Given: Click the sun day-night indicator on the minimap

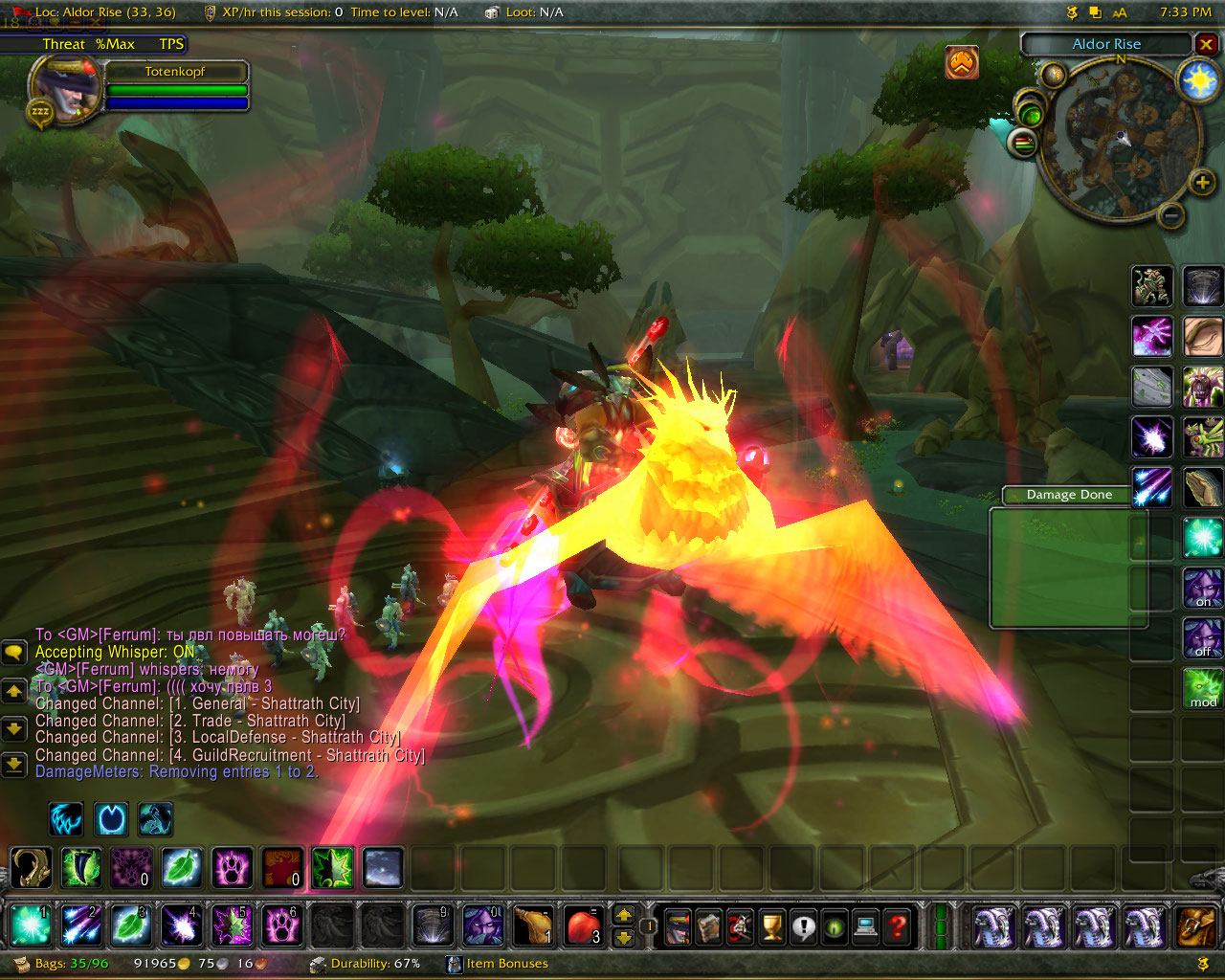Looking at the screenshot, I should (x=1198, y=81).
